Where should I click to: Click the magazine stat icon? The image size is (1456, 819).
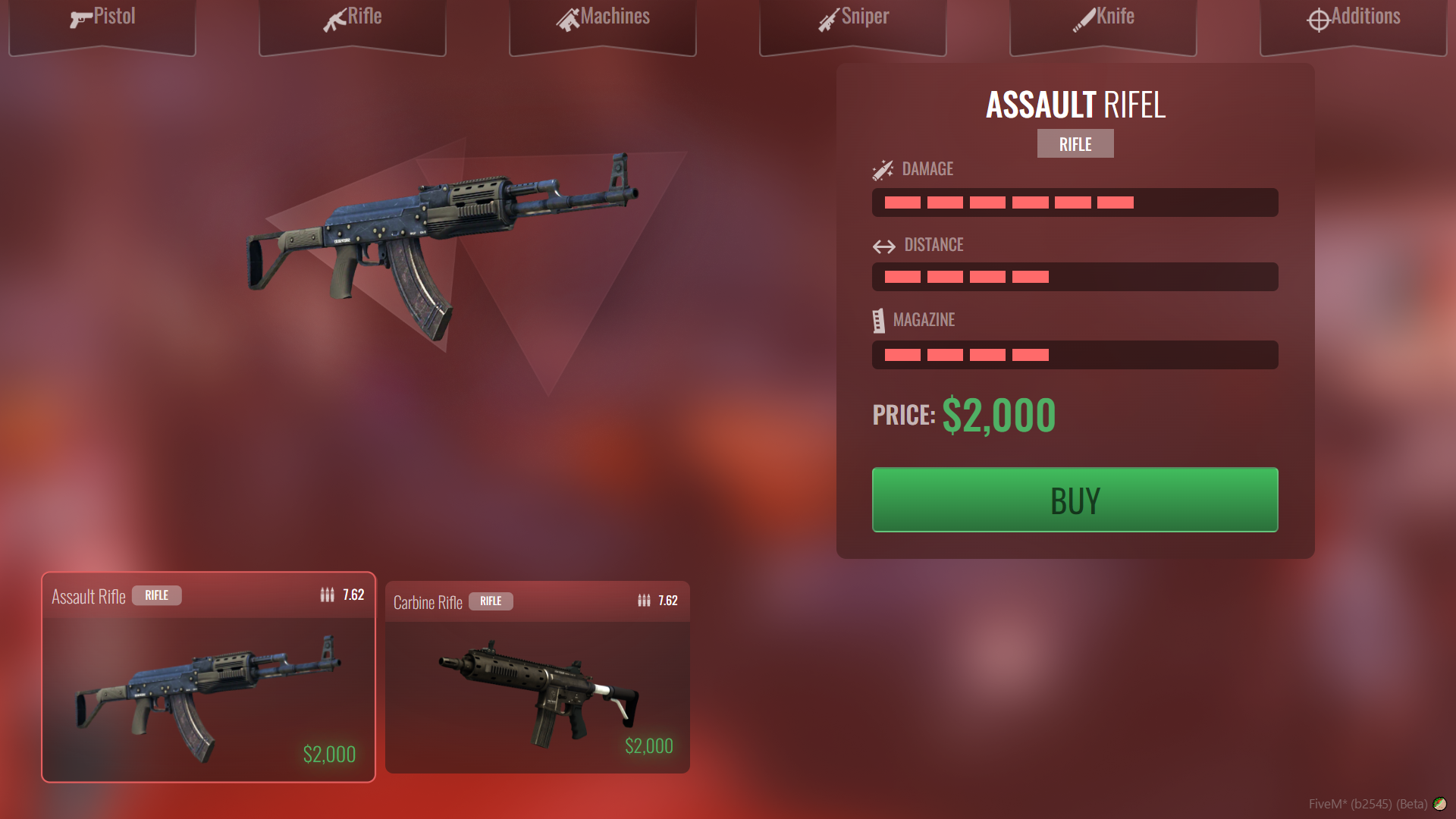(880, 319)
